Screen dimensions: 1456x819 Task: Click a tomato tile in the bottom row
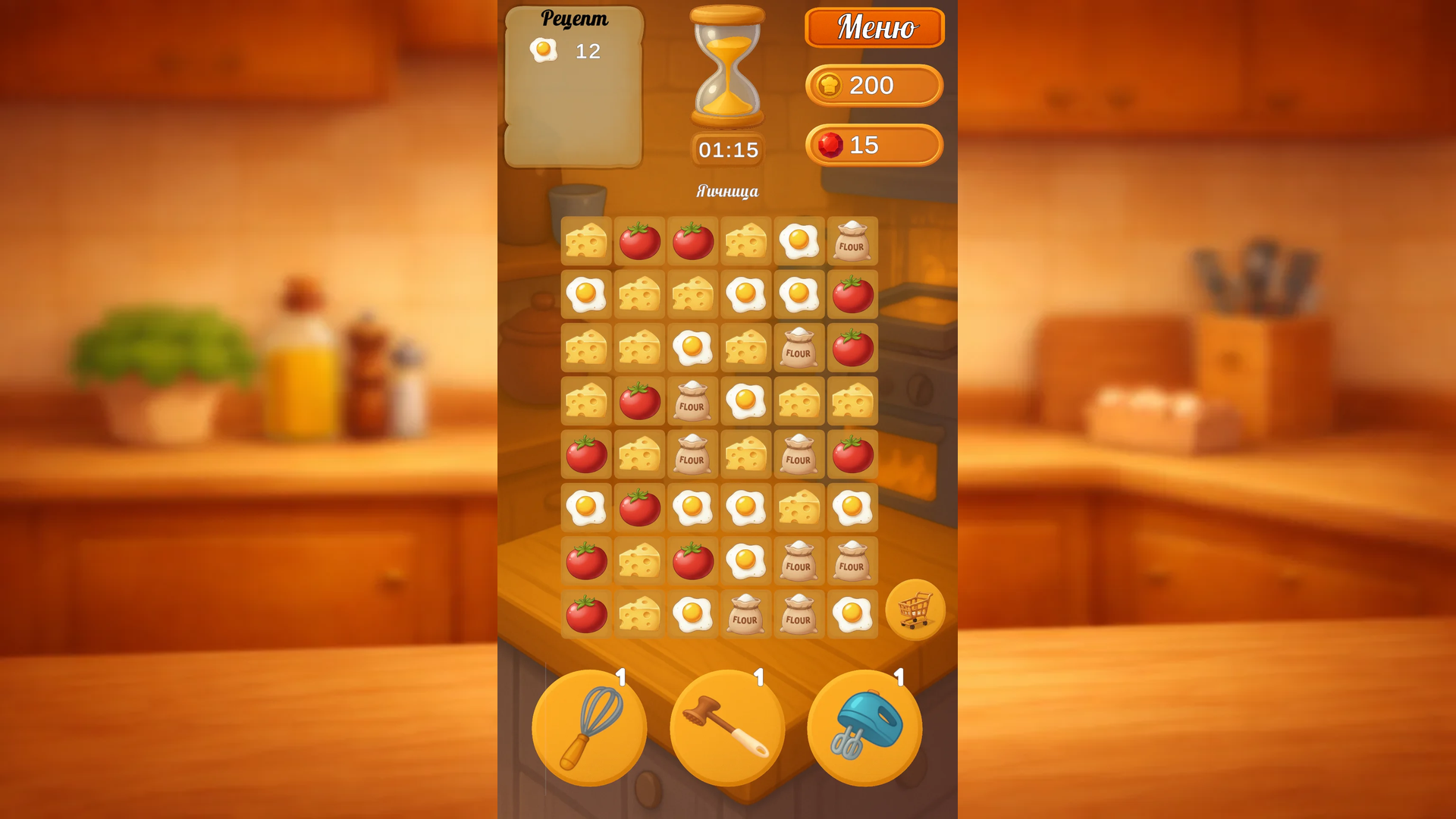pyautogui.click(x=585, y=613)
